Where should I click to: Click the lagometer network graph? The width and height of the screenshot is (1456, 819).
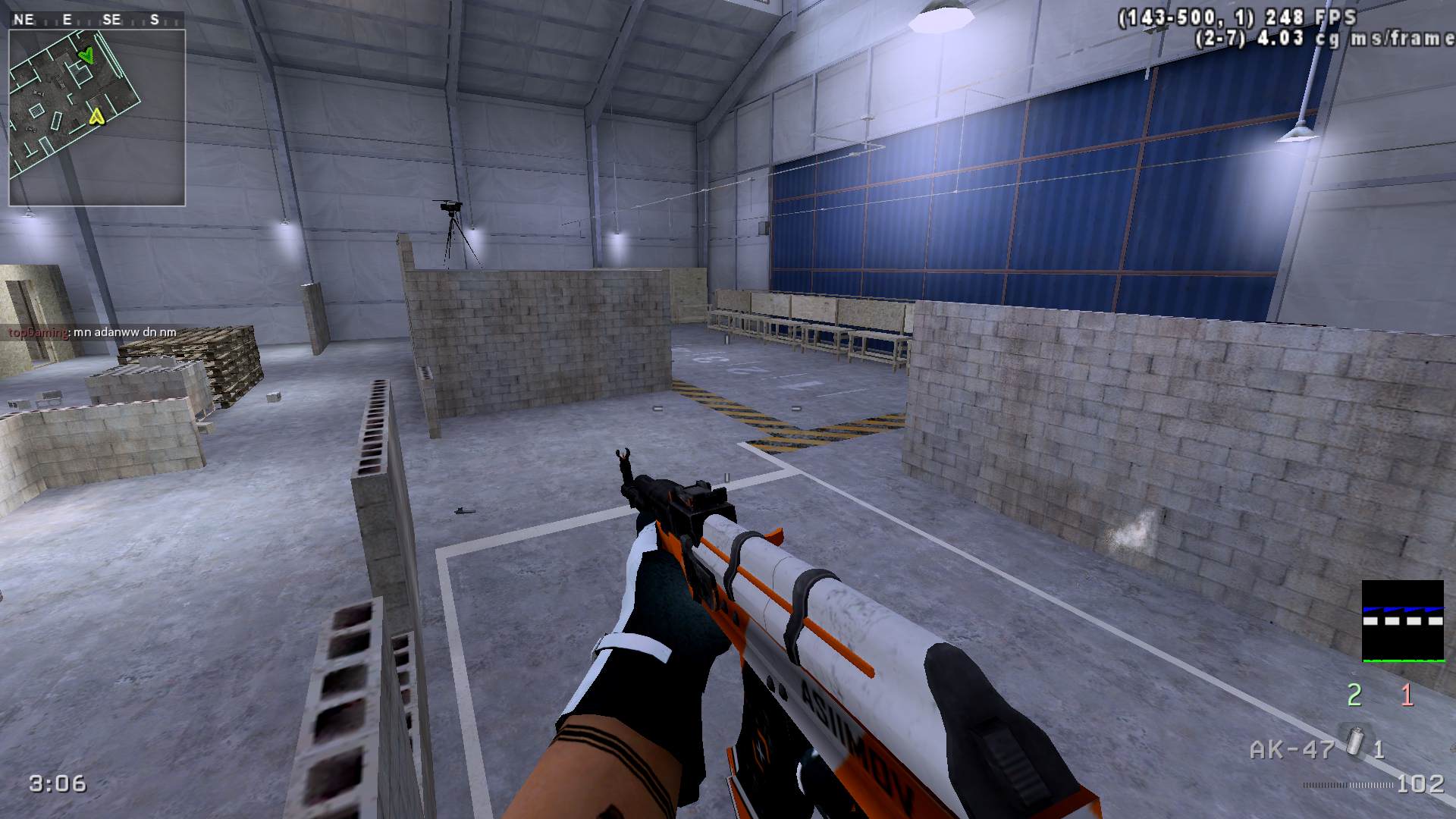click(1402, 621)
